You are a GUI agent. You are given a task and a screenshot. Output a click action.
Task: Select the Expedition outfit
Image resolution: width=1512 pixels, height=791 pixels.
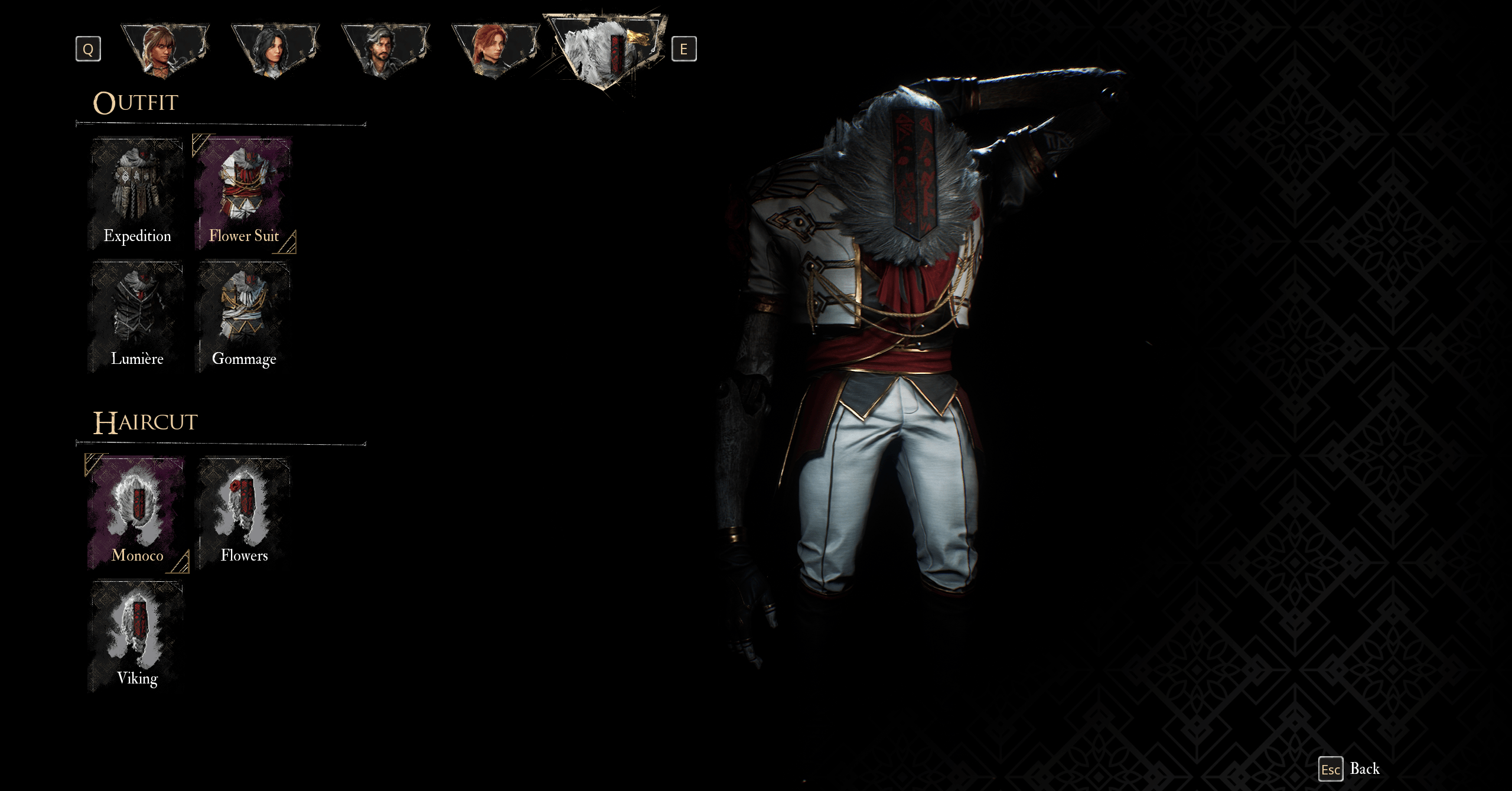pos(137,194)
